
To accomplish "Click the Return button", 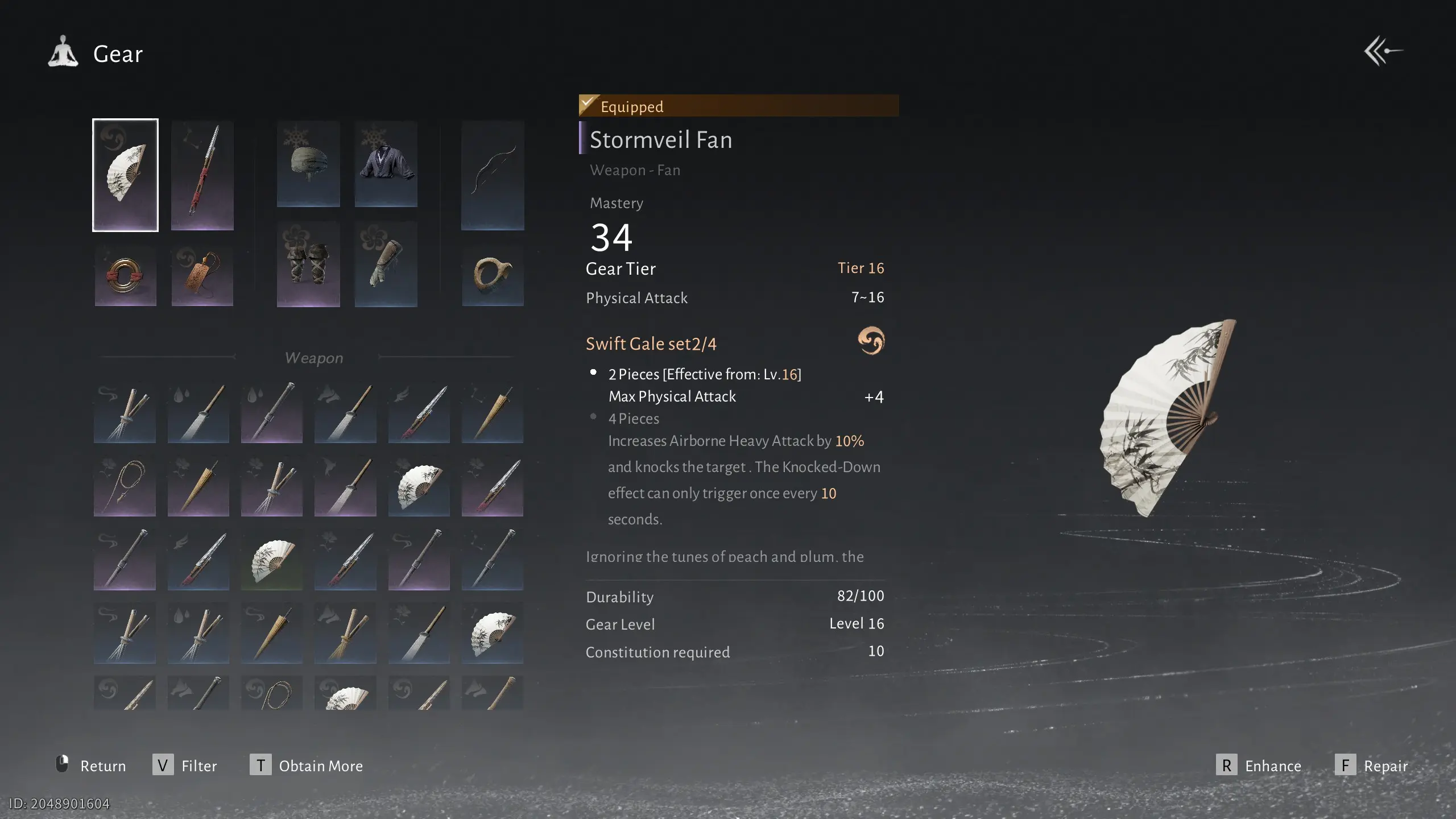I will [91, 766].
